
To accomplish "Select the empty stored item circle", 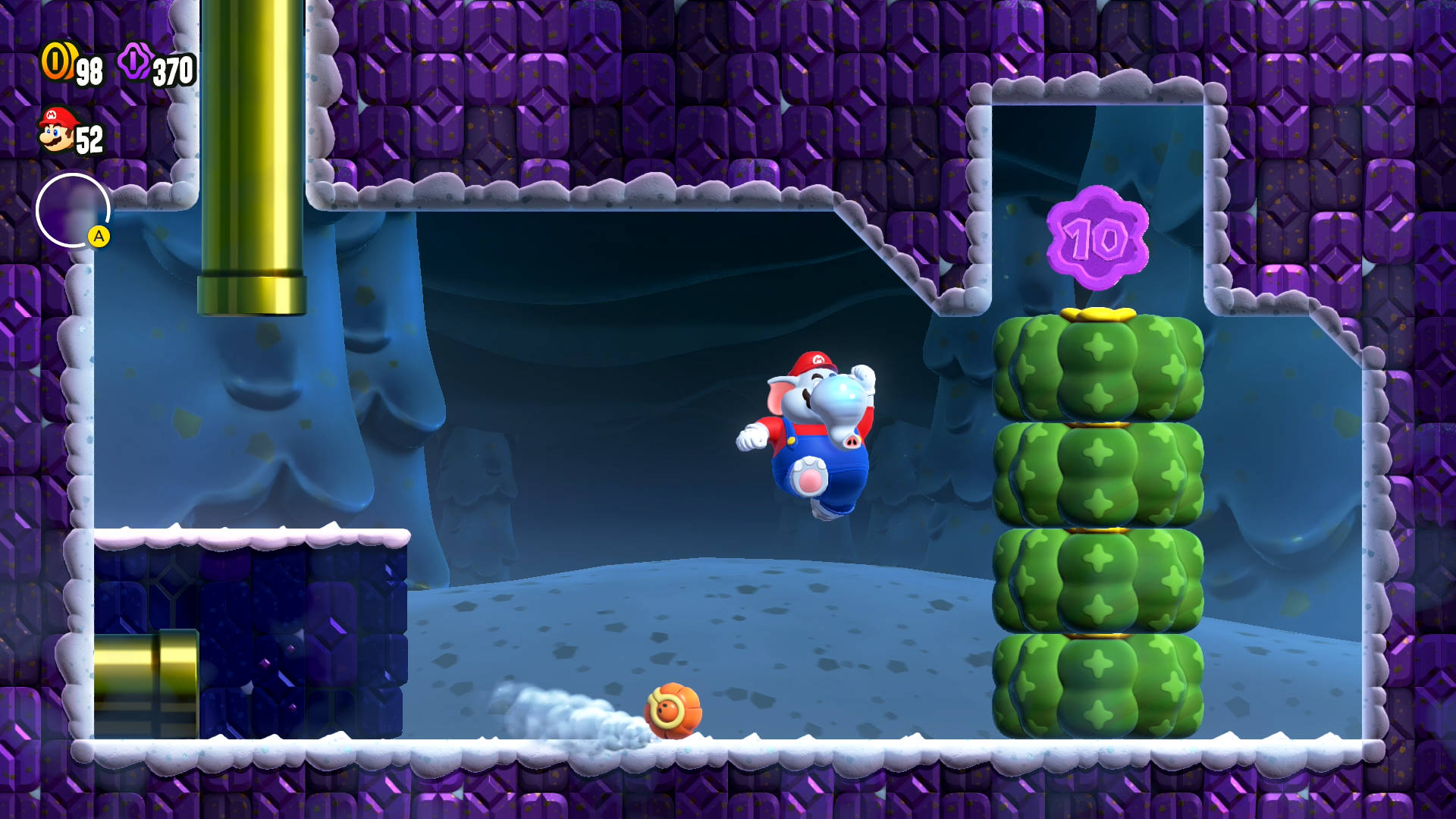I will [72, 210].
